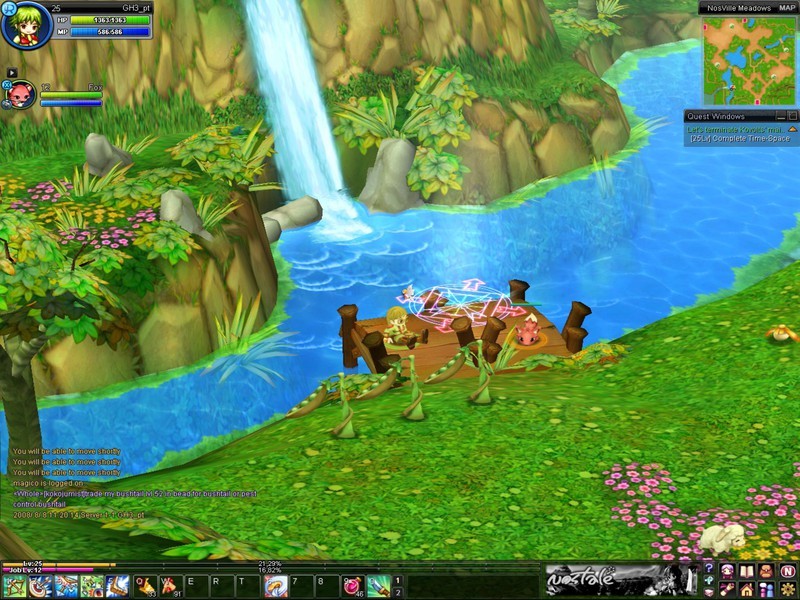The height and width of the screenshot is (600, 800).
Task: Activate the swirl skill in slot 6
Action: (276, 587)
